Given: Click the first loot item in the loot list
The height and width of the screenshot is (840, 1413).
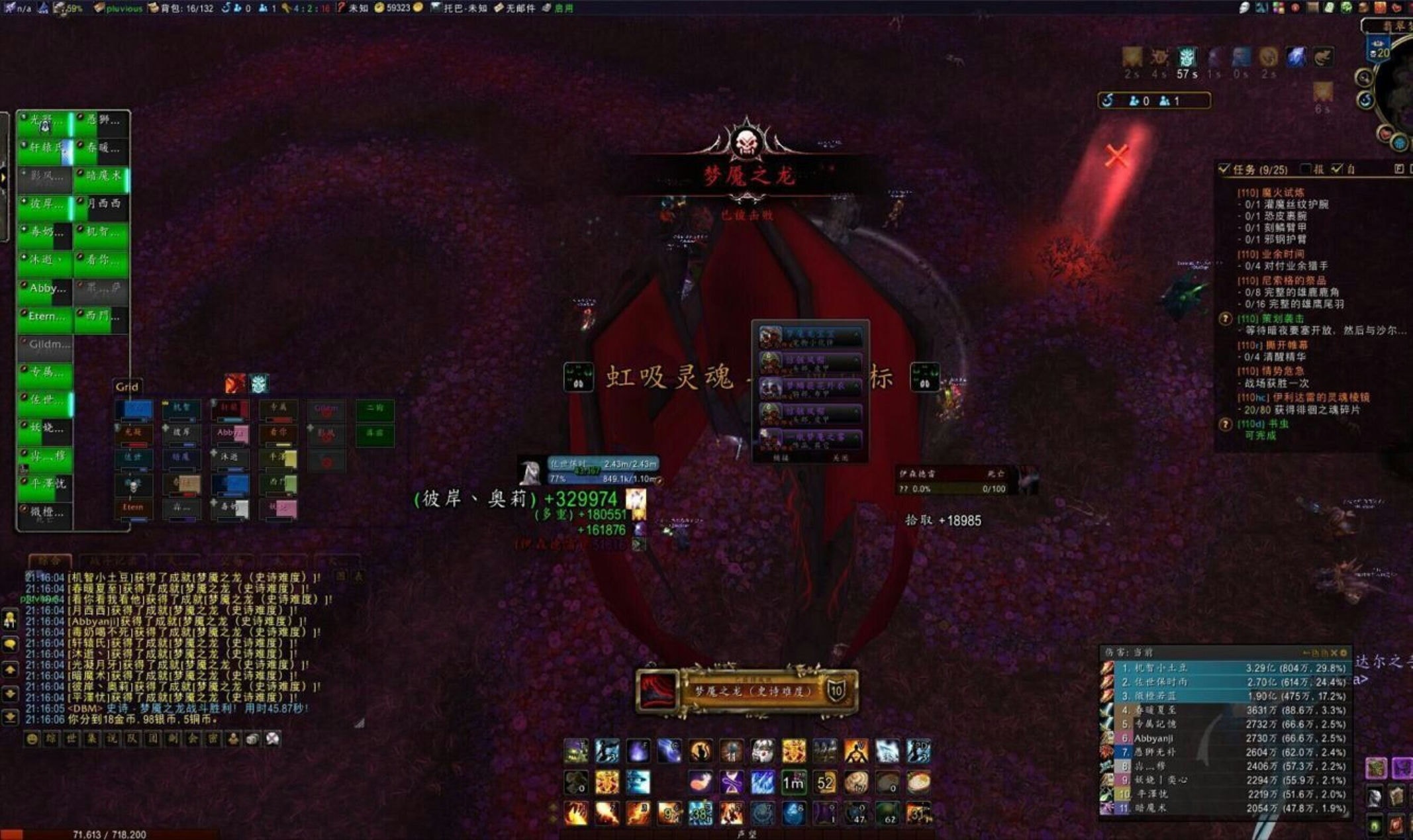Looking at the screenshot, I should tap(810, 337).
